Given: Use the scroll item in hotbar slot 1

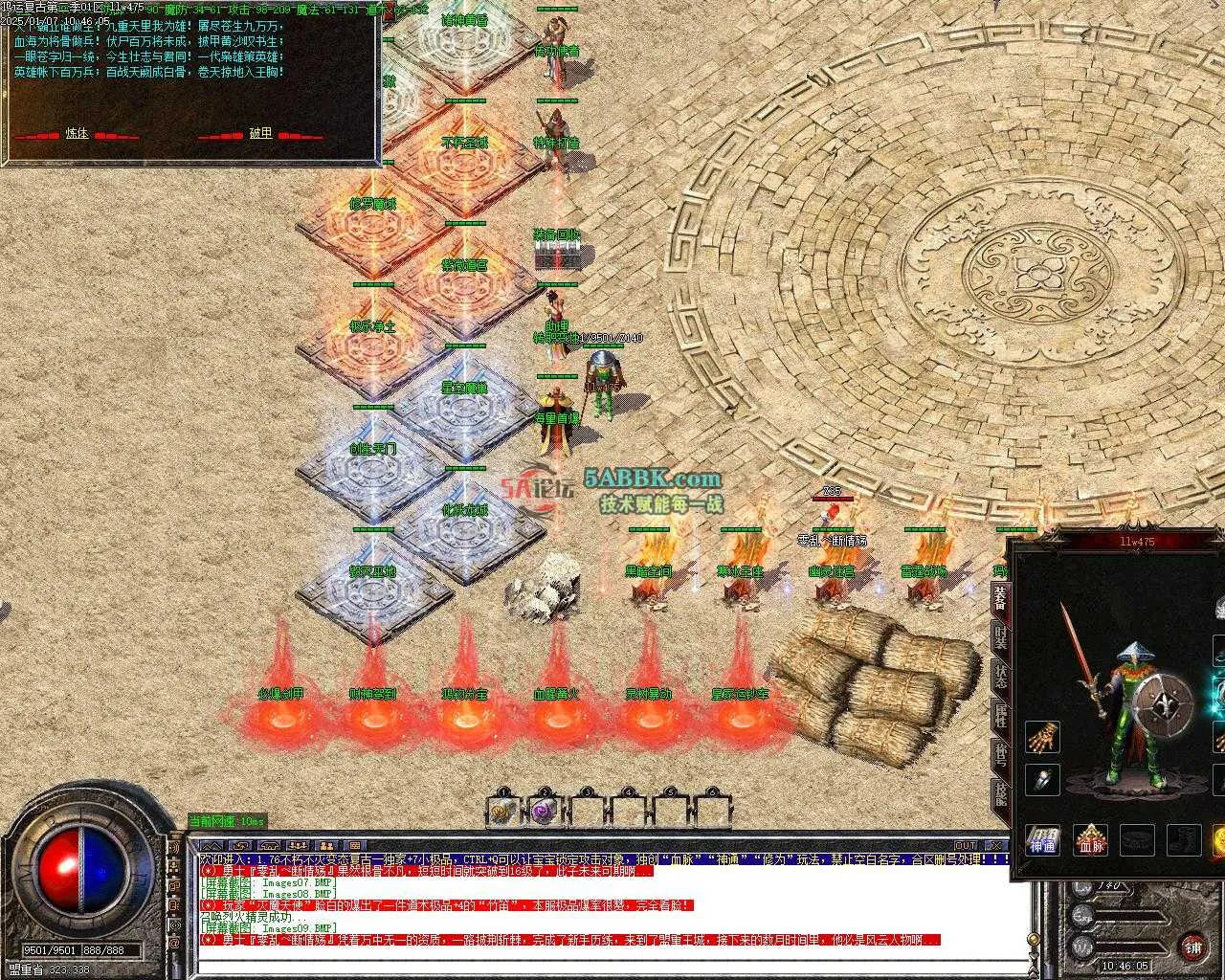Looking at the screenshot, I should coord(502,812).
